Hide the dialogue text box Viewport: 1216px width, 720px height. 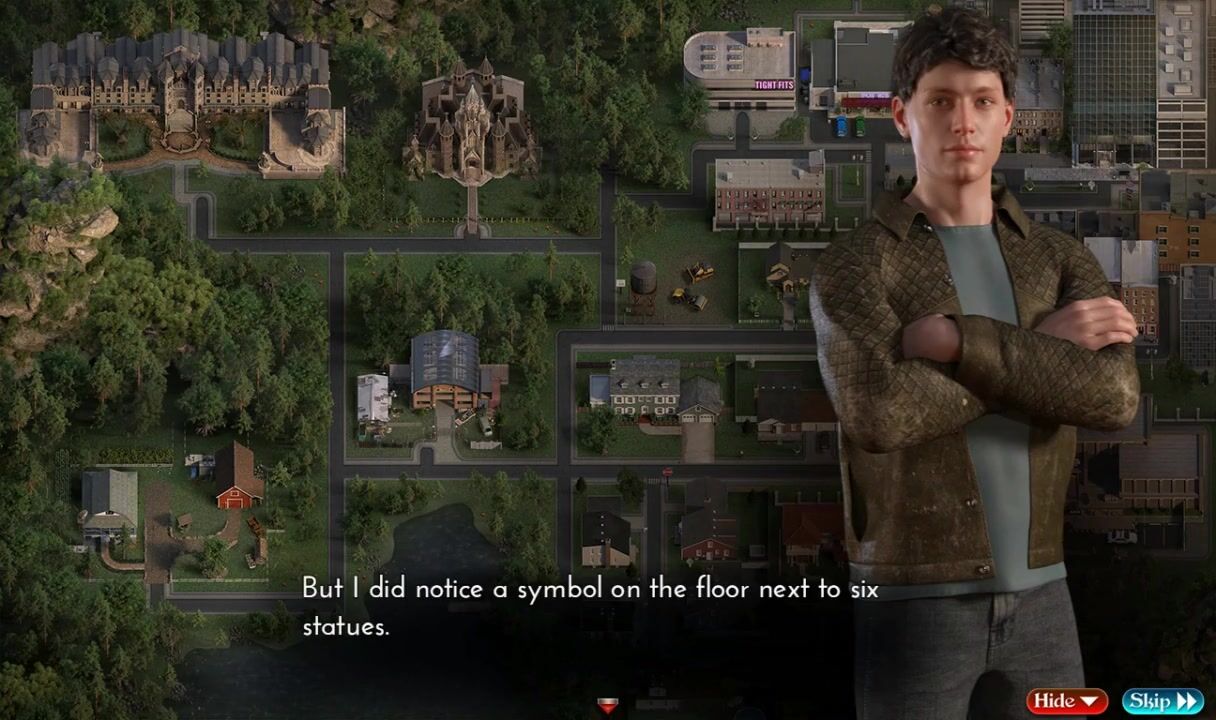click(x=1066, y=701)
